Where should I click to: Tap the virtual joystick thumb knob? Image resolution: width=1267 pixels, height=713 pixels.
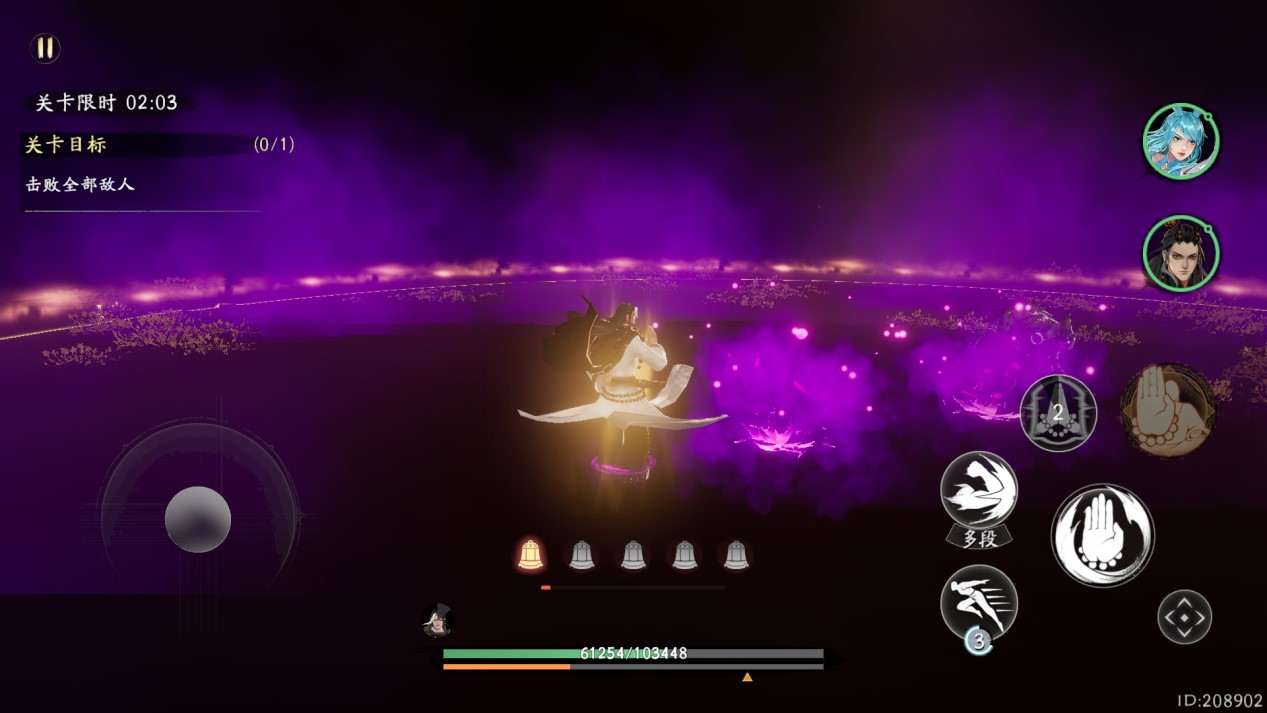pos(198,520)
